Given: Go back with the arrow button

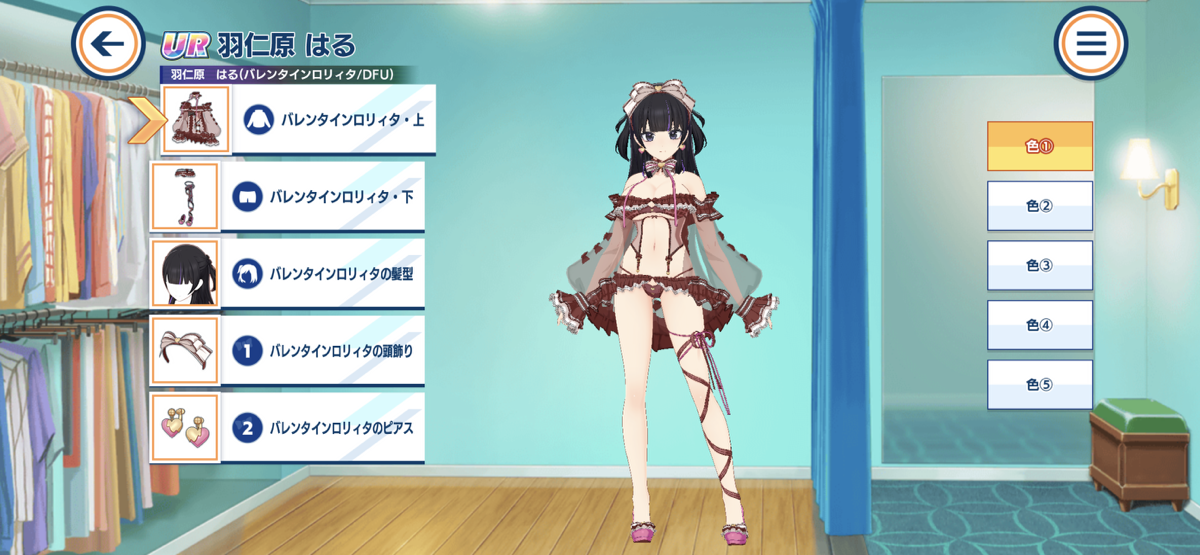Looking at the screenshot, I should point(109,43).
